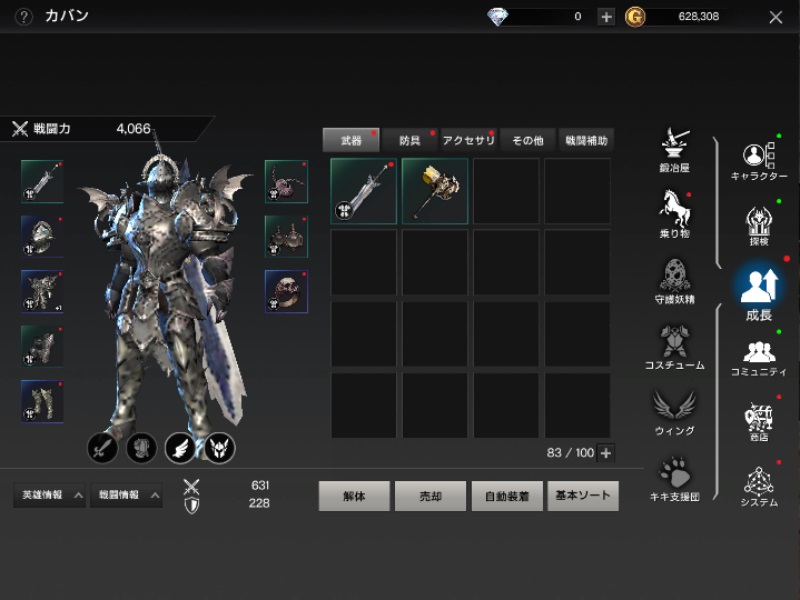Click the 解体 dismantle button

coord(354,496)
